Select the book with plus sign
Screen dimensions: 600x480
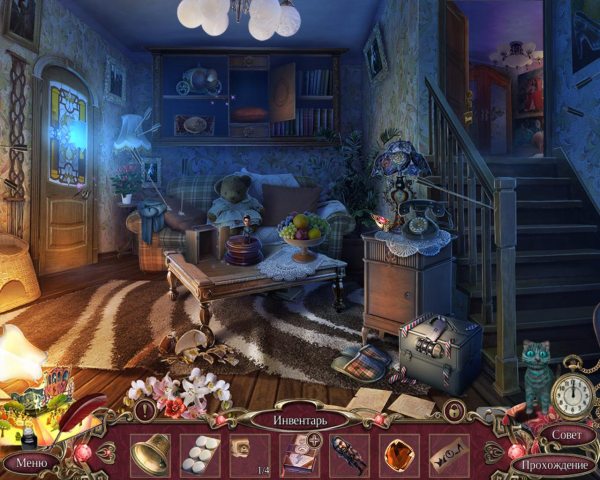click(x=300, y=454)
